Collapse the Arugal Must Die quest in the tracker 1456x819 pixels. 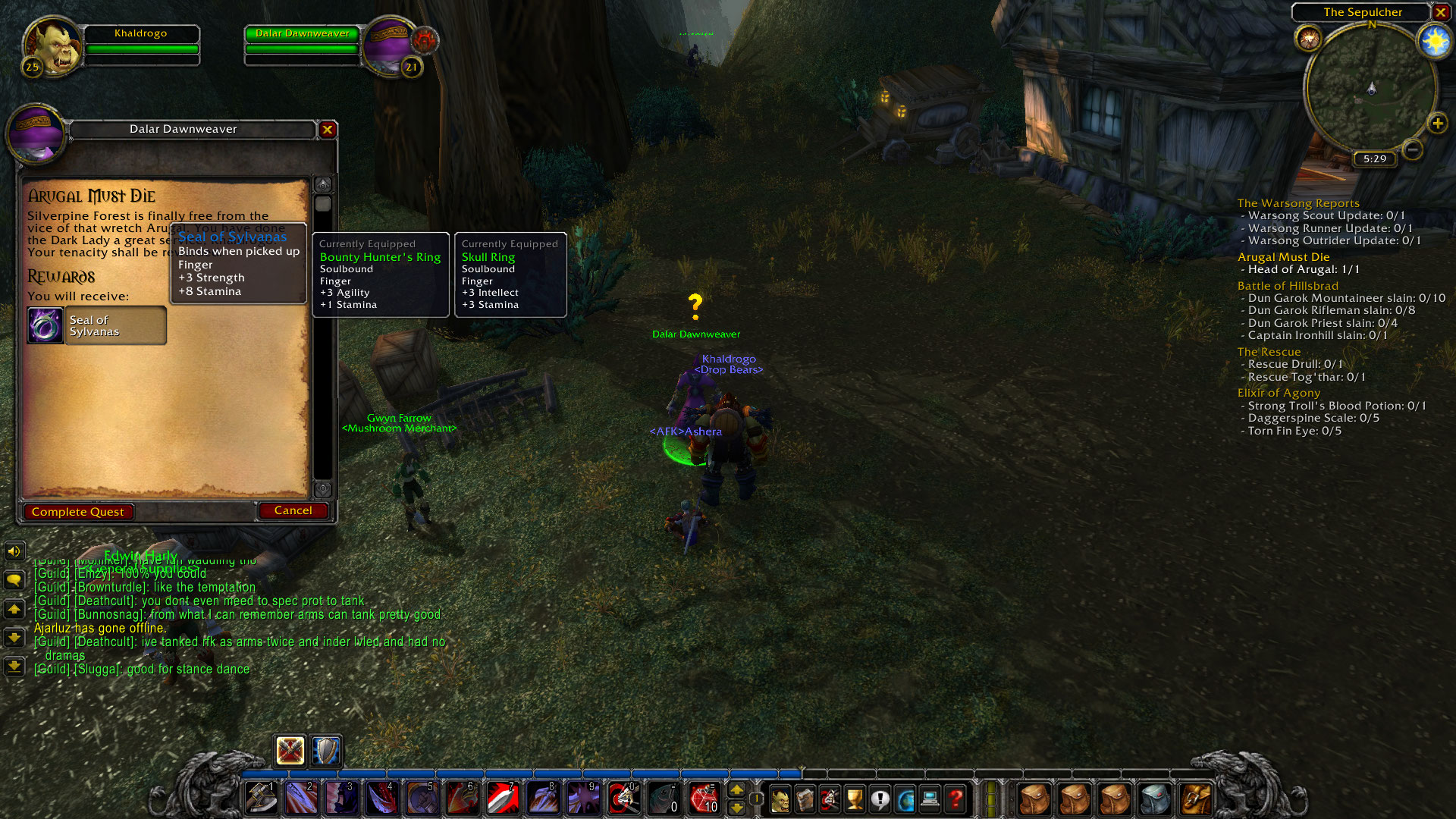pos(1284,257)
